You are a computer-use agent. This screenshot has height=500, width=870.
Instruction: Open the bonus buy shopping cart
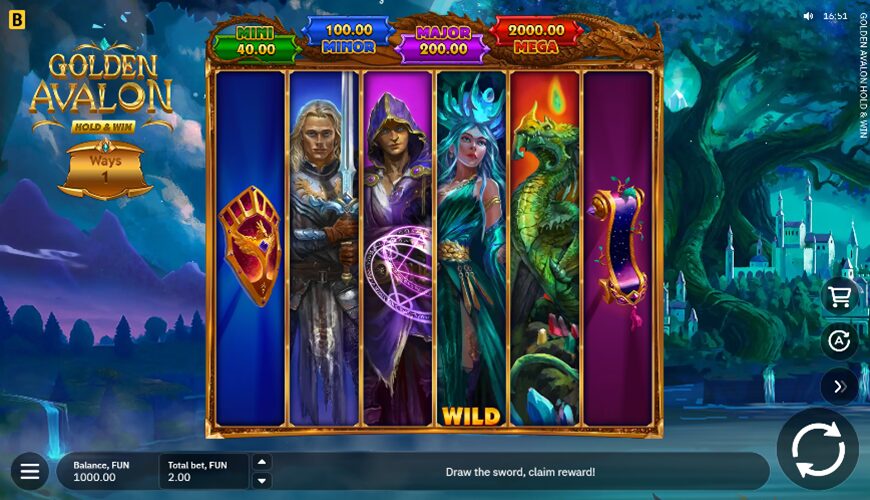coord(839,296)
